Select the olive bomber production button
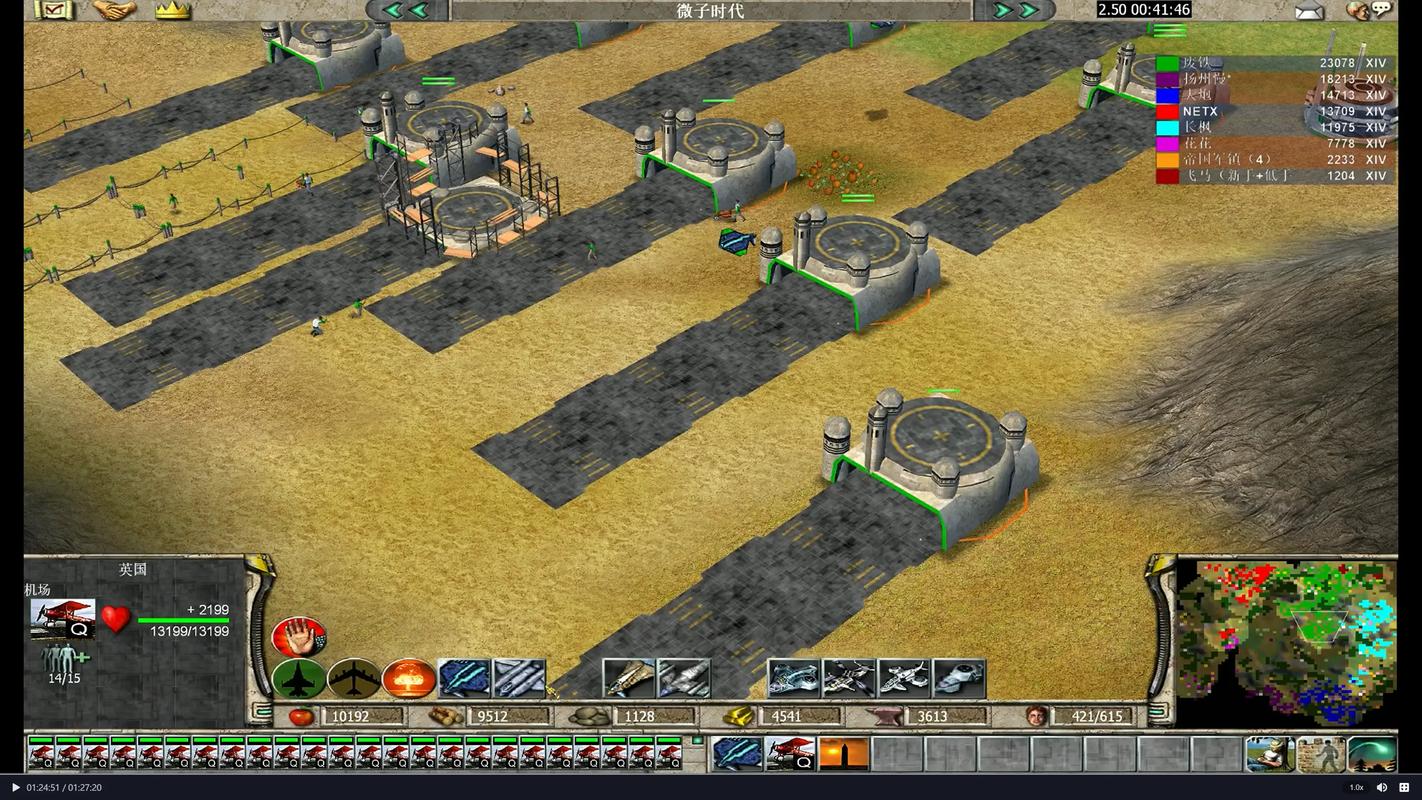 [353, 679]
